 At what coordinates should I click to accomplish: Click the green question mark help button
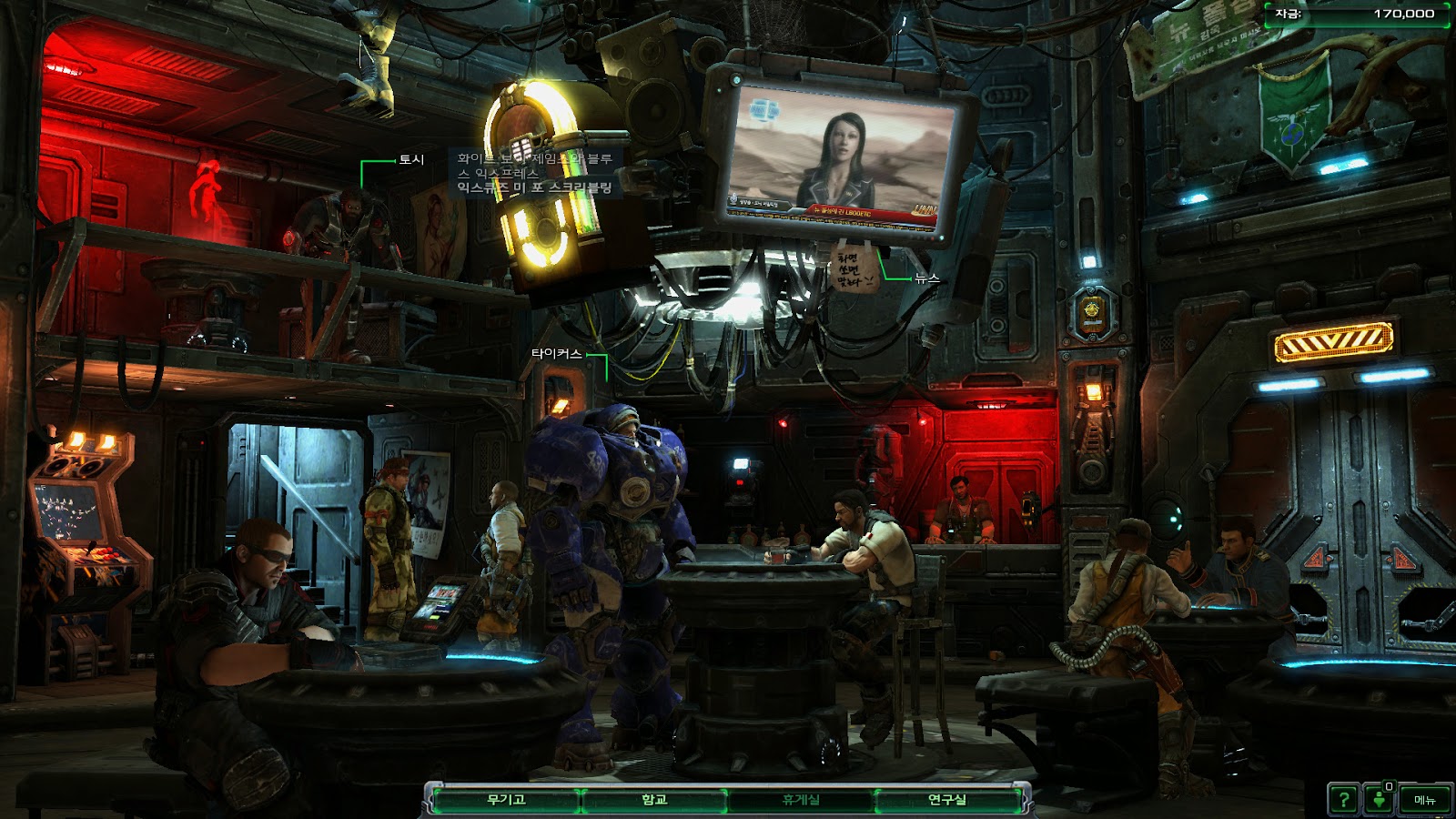(x=1343, y=800)
